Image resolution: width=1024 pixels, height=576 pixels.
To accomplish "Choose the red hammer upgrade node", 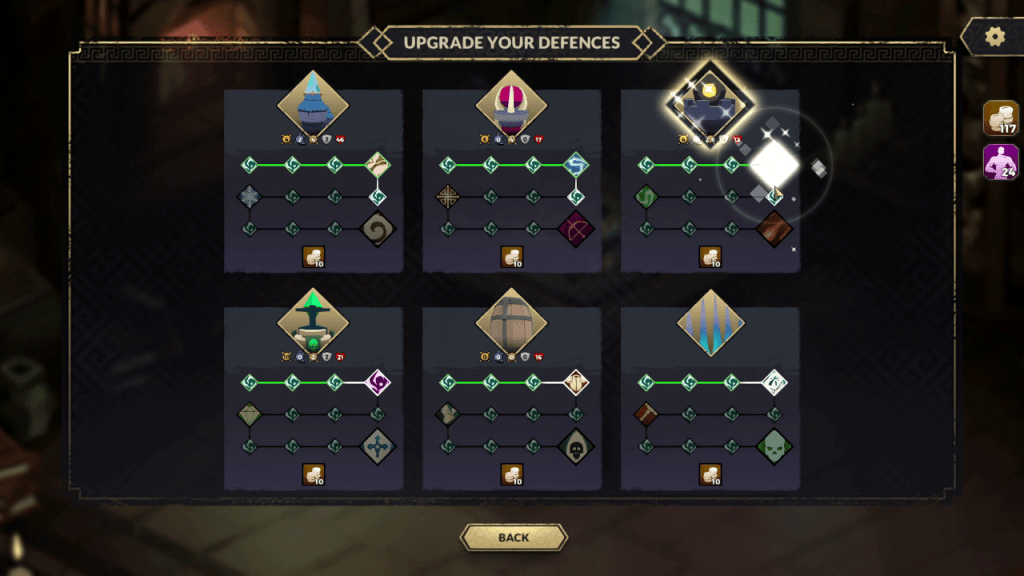I will pyautogui.click(x=646, y=414).
